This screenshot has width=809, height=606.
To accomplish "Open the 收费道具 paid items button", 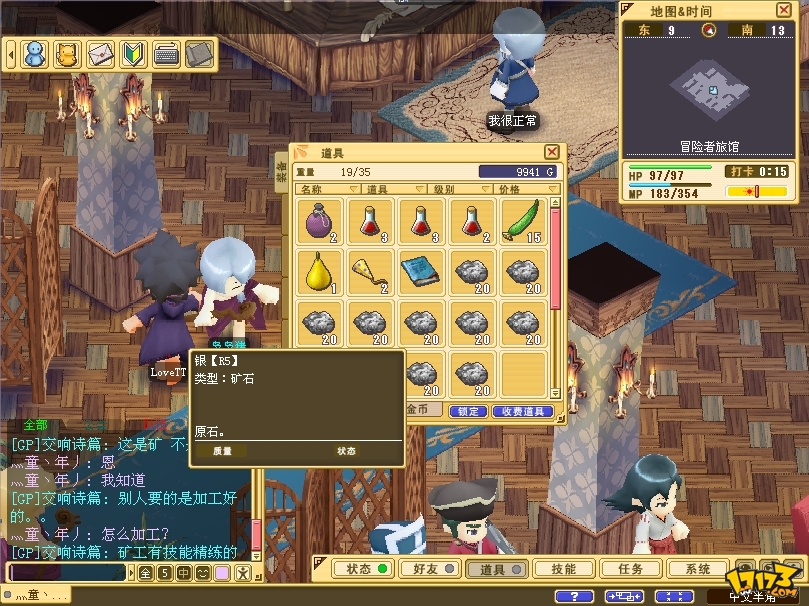I will [x=522, y=411].
